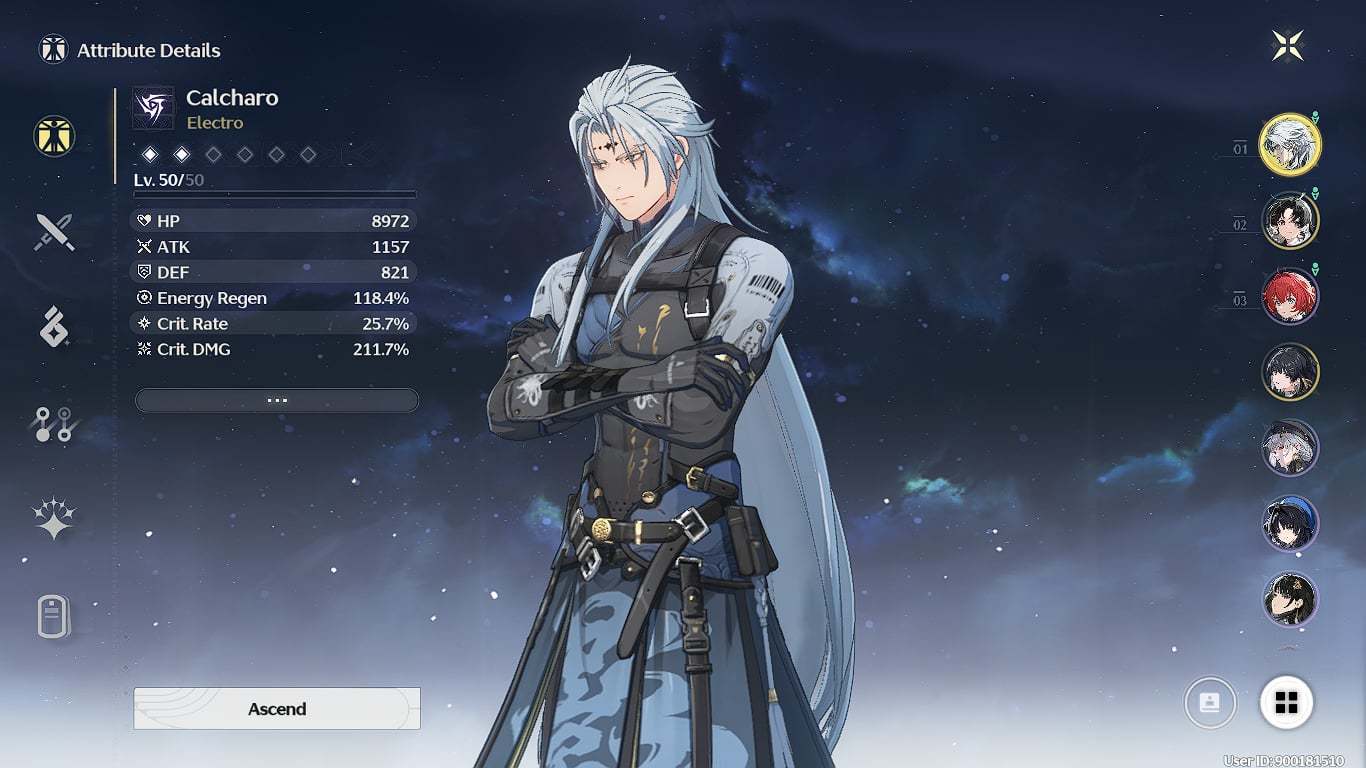
Task: Pick the gray-haired character wearing a dark cap
Action: click(1290, 448)
